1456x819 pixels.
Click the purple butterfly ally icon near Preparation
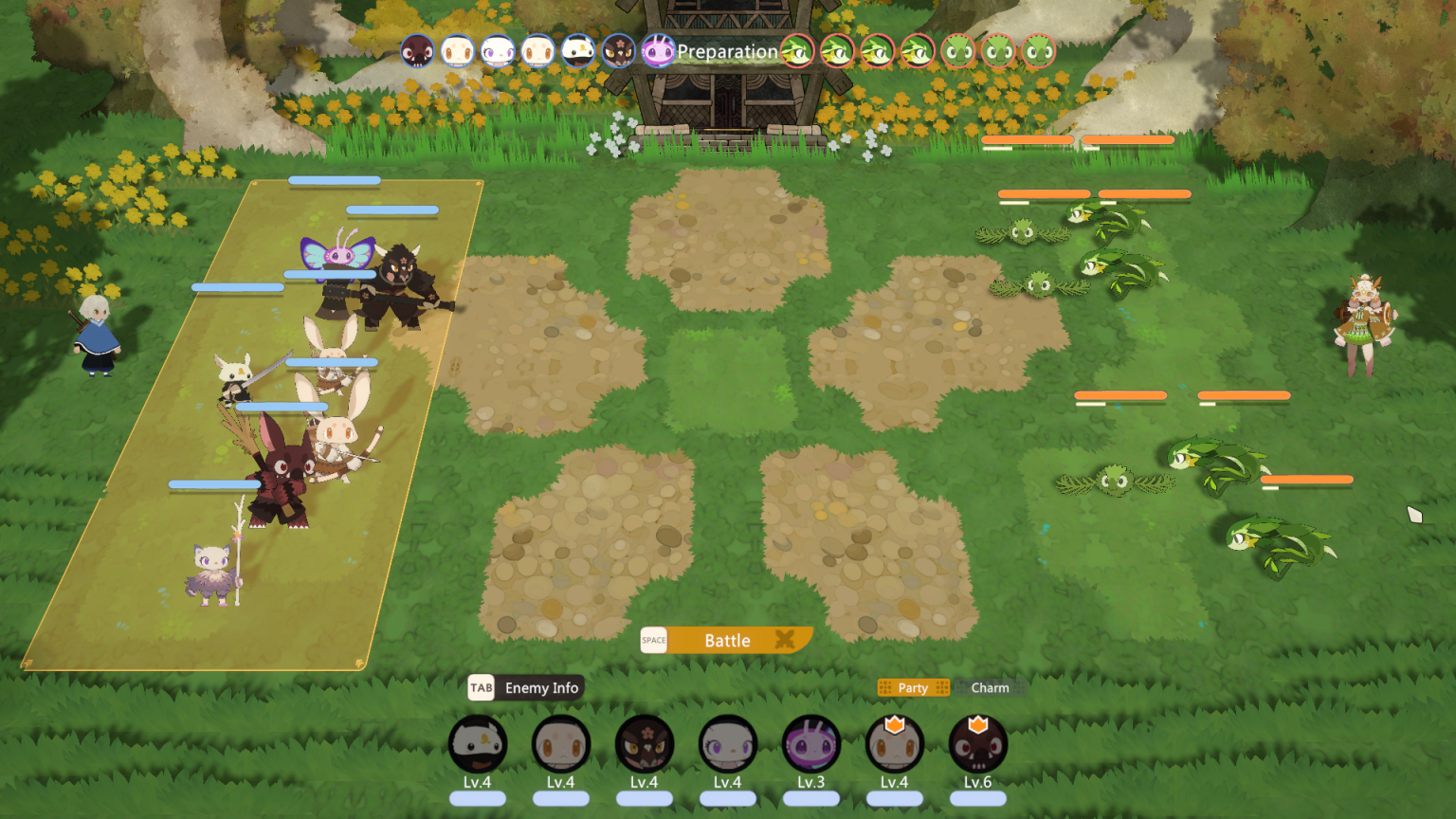click(x=659, y=51)
